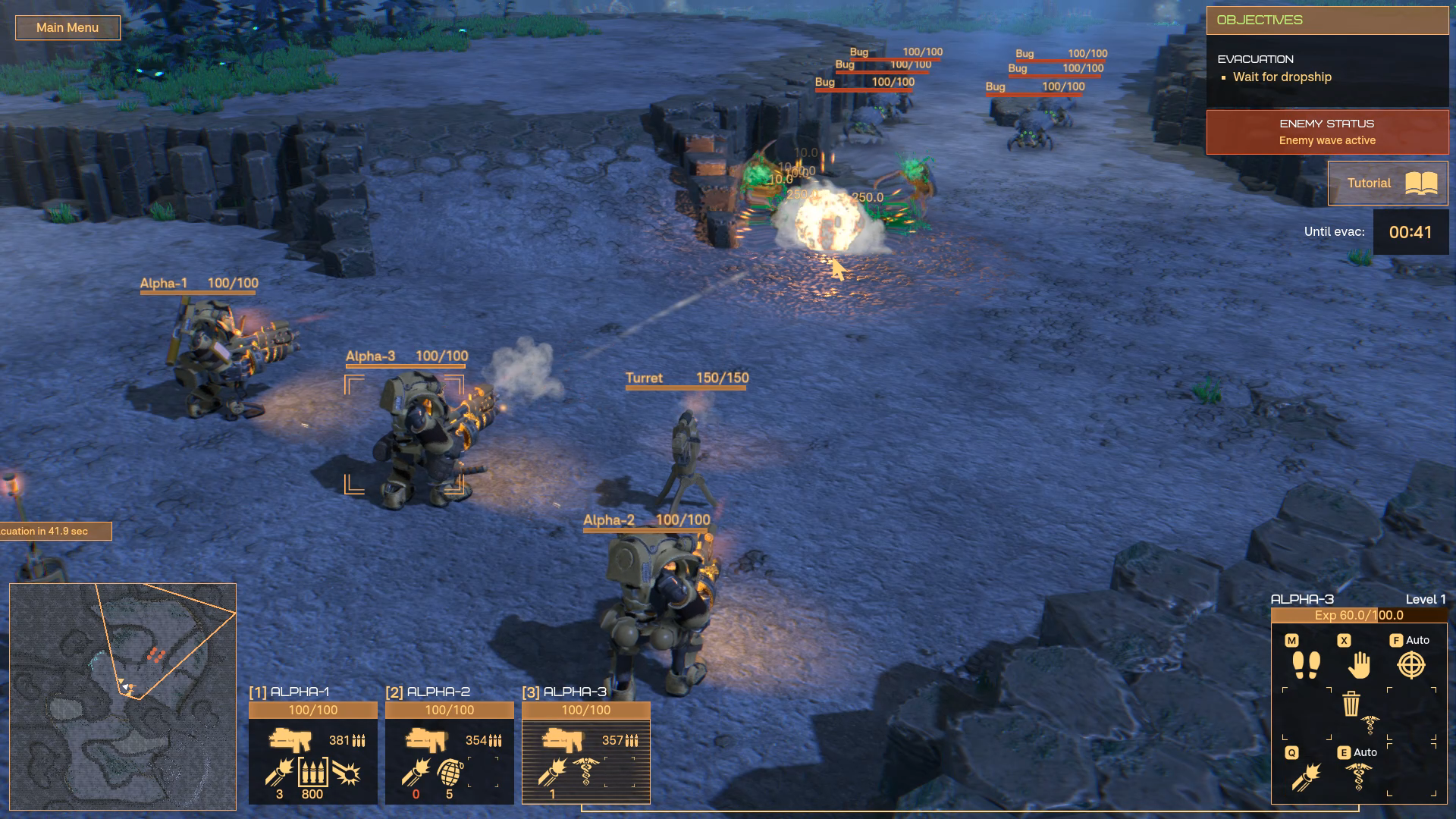Open the Tutorial book

[1388, 184]
